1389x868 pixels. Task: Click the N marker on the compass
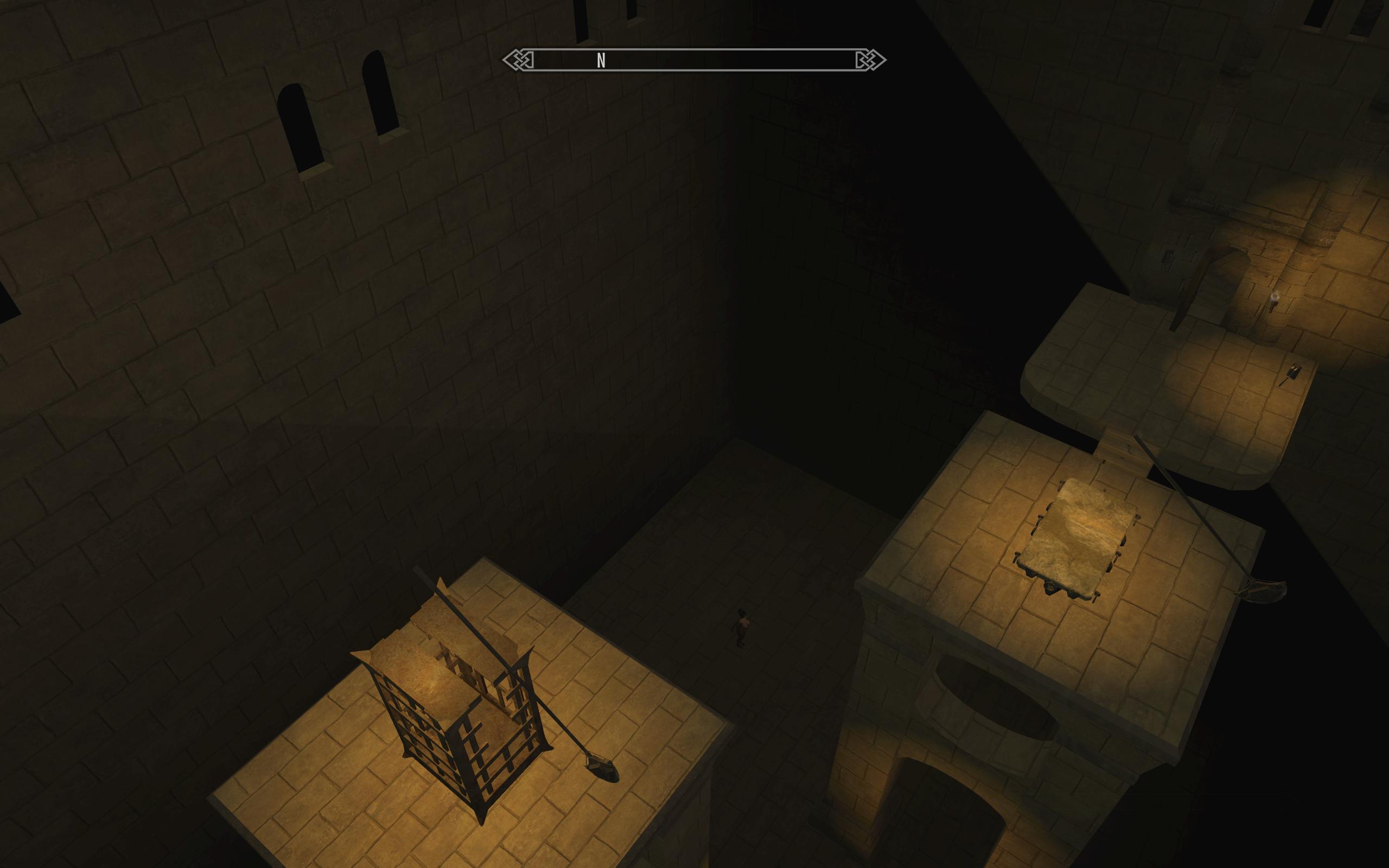(x=602, y=60)
